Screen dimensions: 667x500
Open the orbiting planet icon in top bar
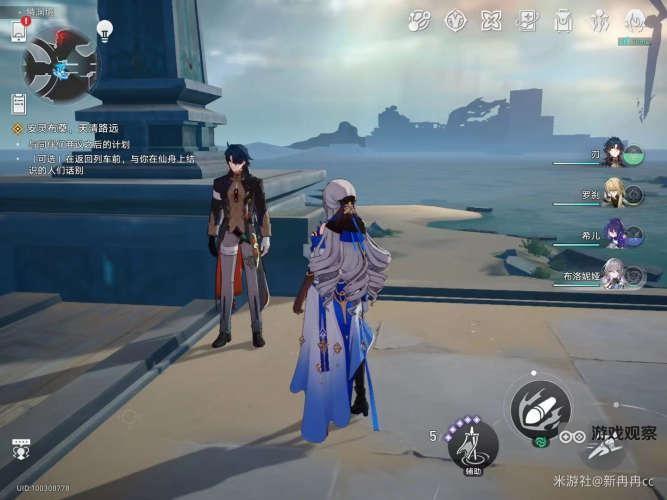click(x=420, y=20)
